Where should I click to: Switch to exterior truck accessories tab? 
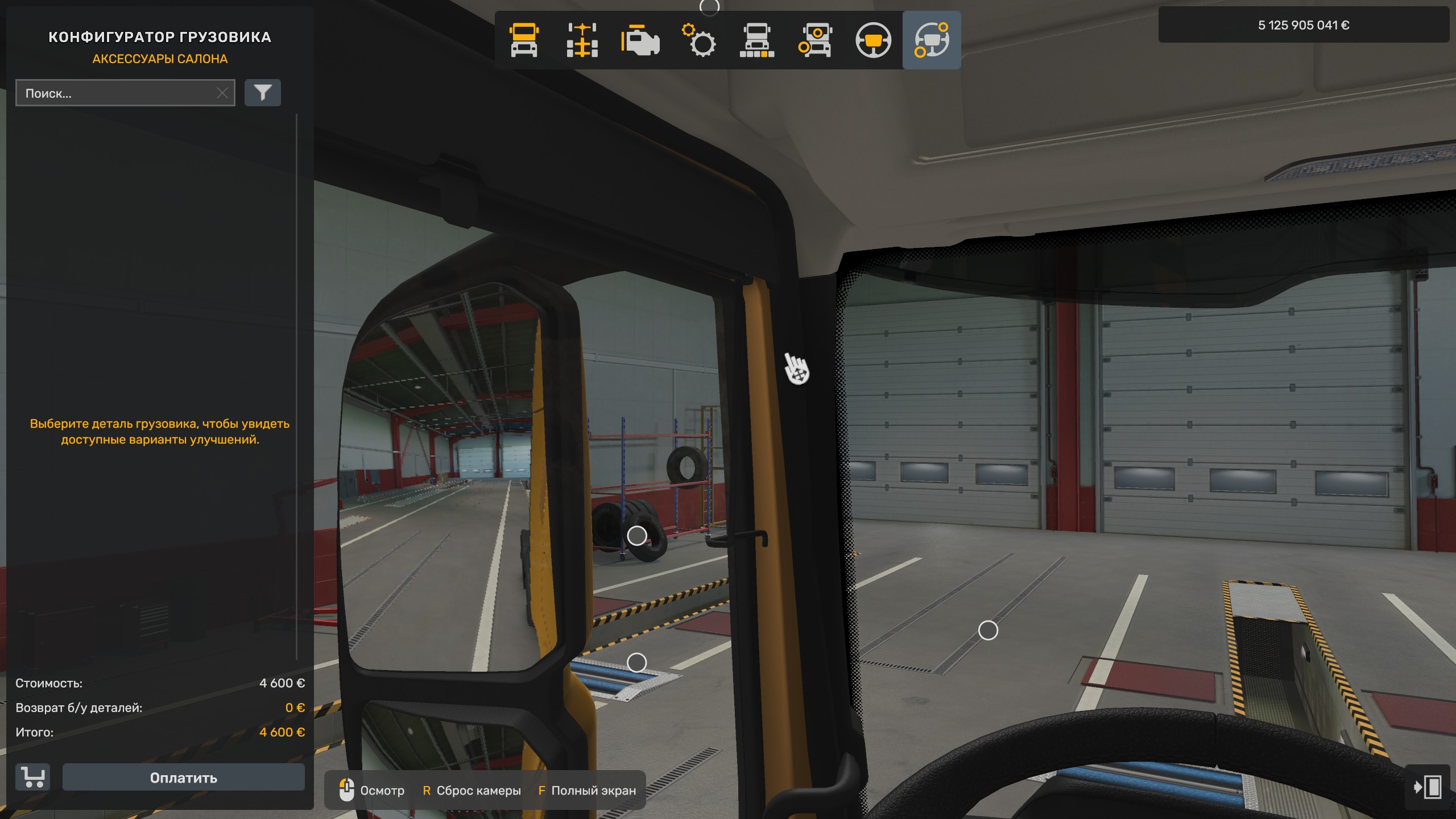click(x=815, y=40)
